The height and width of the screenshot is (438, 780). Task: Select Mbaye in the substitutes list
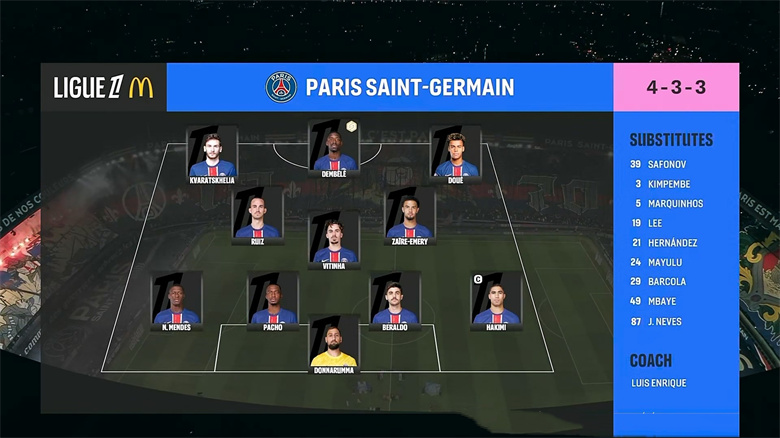tap(662, 301)
